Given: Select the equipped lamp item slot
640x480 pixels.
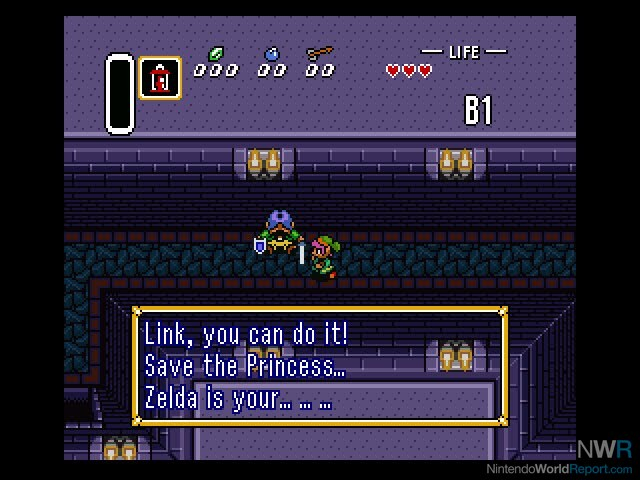Looking at the screenshot, I should click(160, 78).
